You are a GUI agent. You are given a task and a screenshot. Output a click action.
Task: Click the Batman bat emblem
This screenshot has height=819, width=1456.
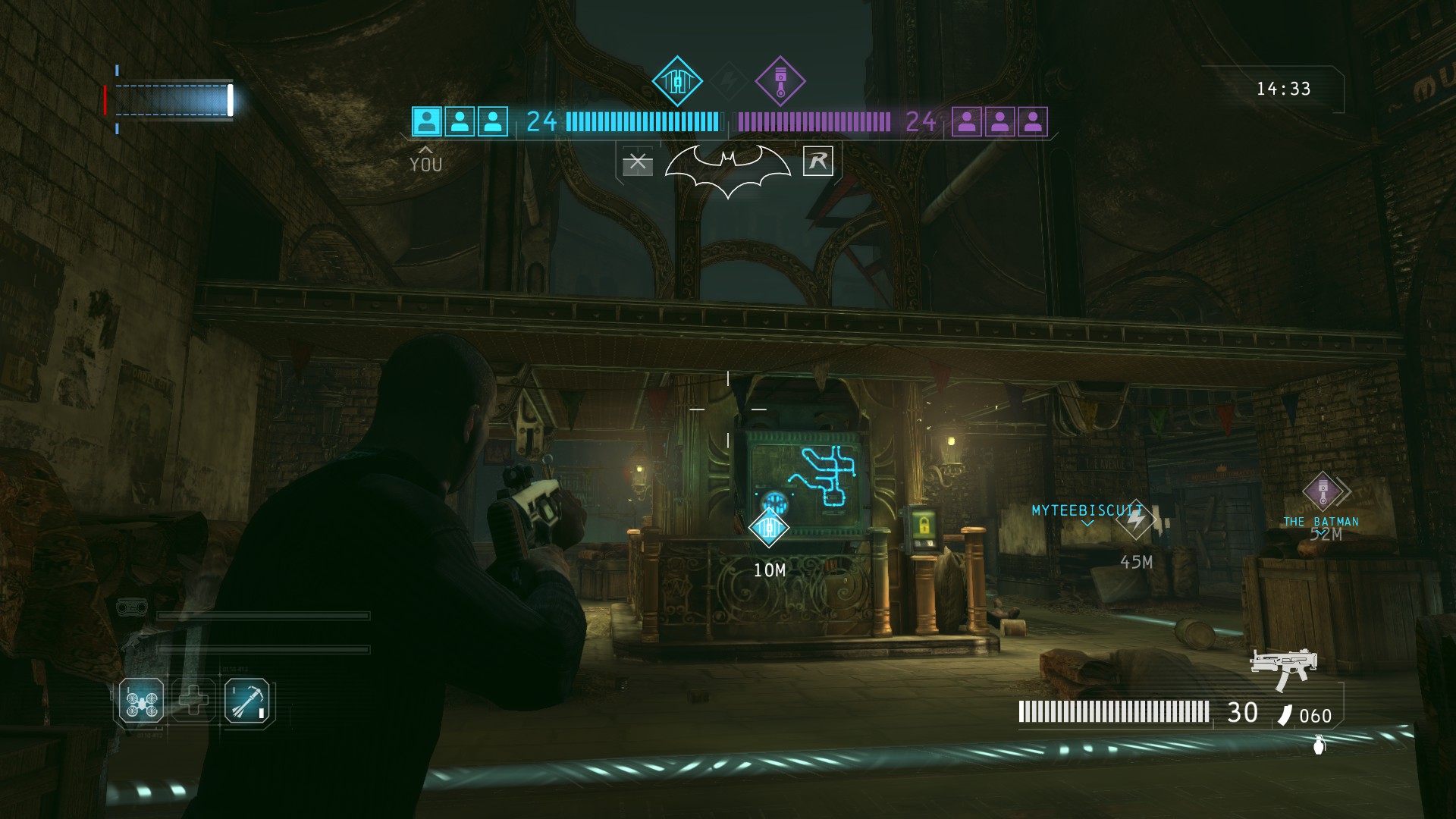point(728,168)
